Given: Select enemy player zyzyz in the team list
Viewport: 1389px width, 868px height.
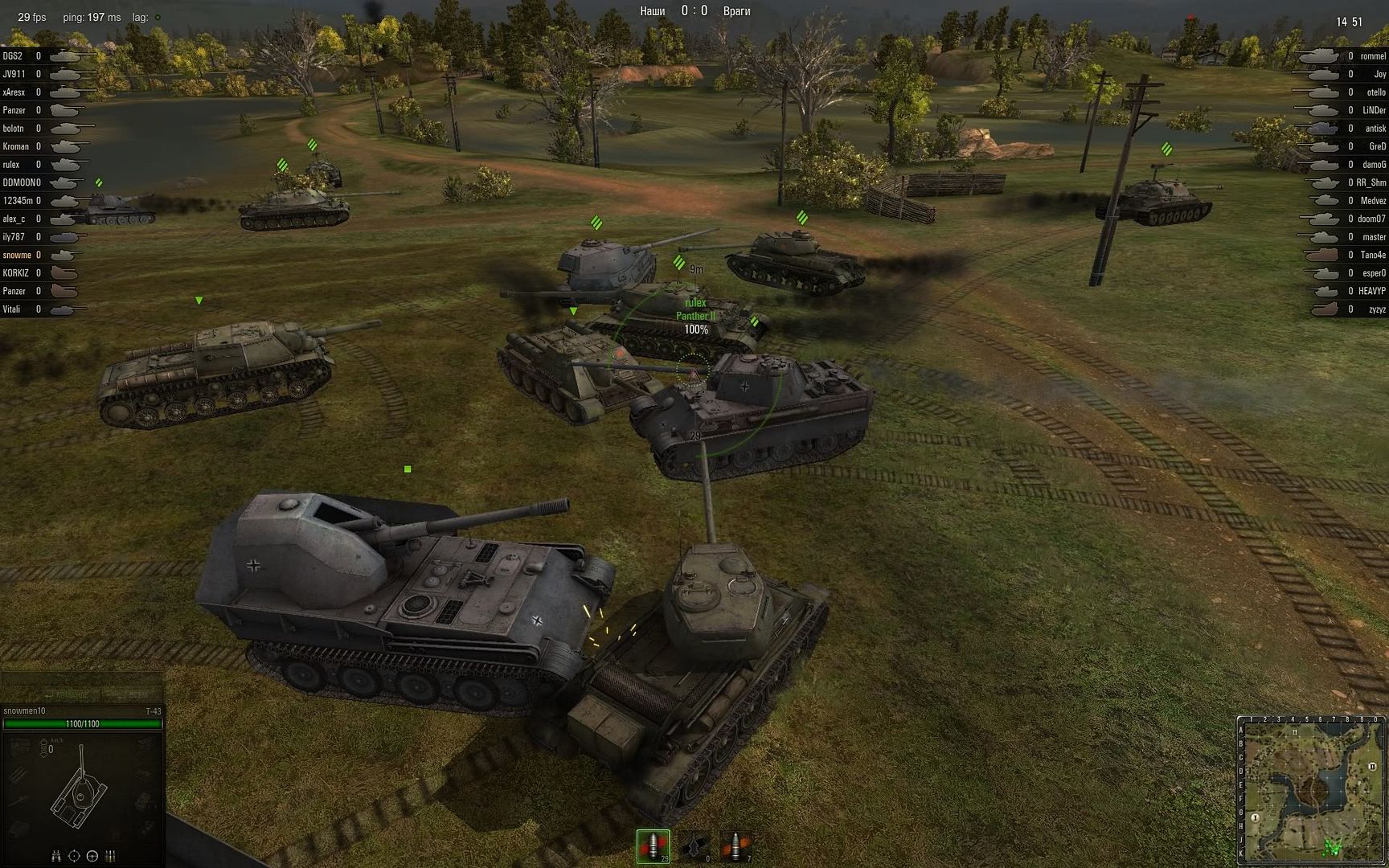Looking at the screenshot, I should (1377, 309).
